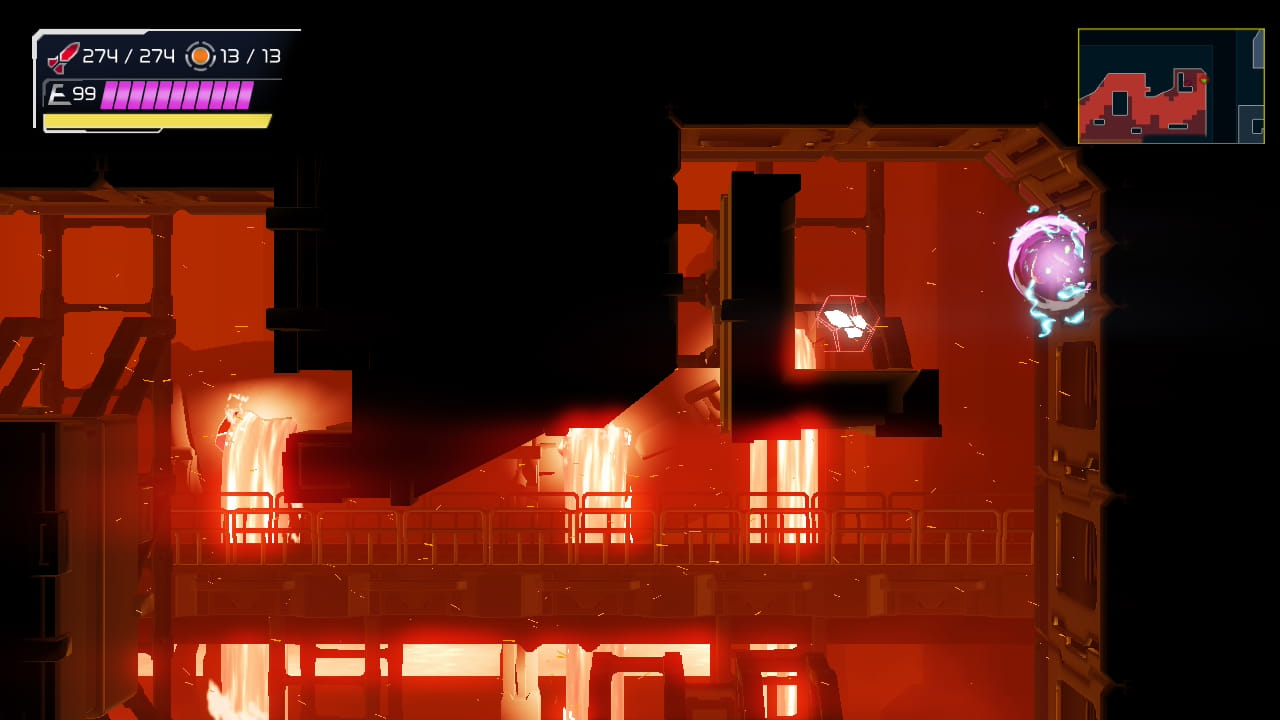Click the energy value showing 99
This screenshot has height=720, width=1280.
pyautogui.click(x=83, y=94)
